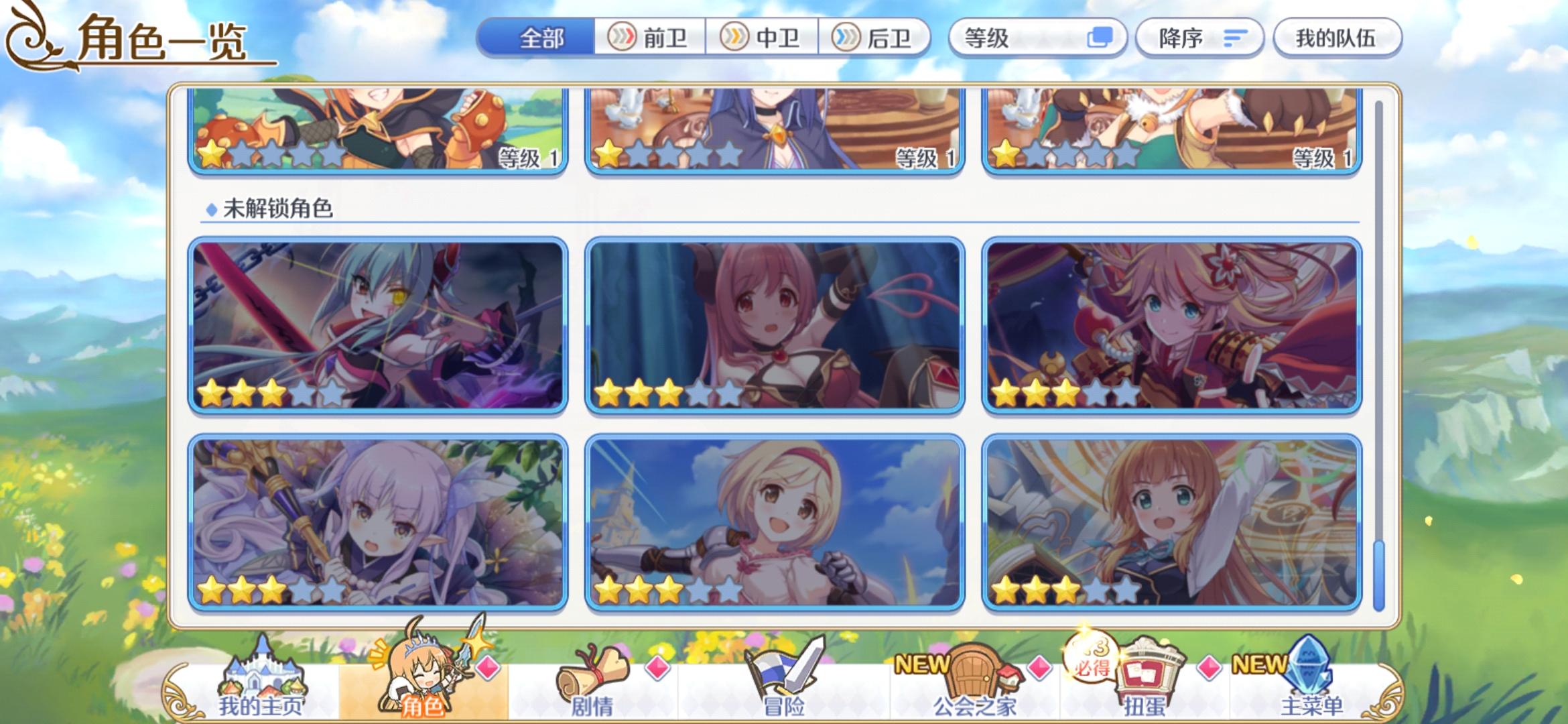Switch to the 中卫 midguard filter
1568x724 pixels.
[x=766, y=38]
